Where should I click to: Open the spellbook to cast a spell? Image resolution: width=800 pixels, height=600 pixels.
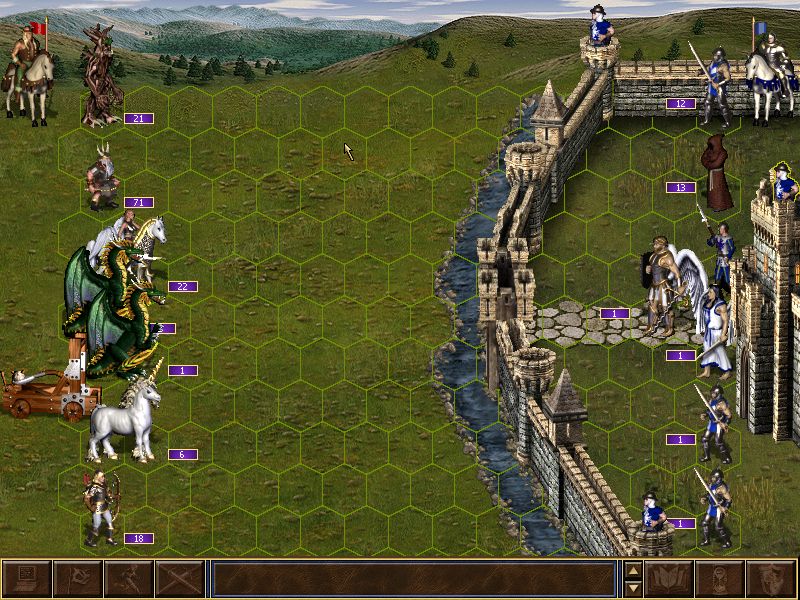pos(669,579)
